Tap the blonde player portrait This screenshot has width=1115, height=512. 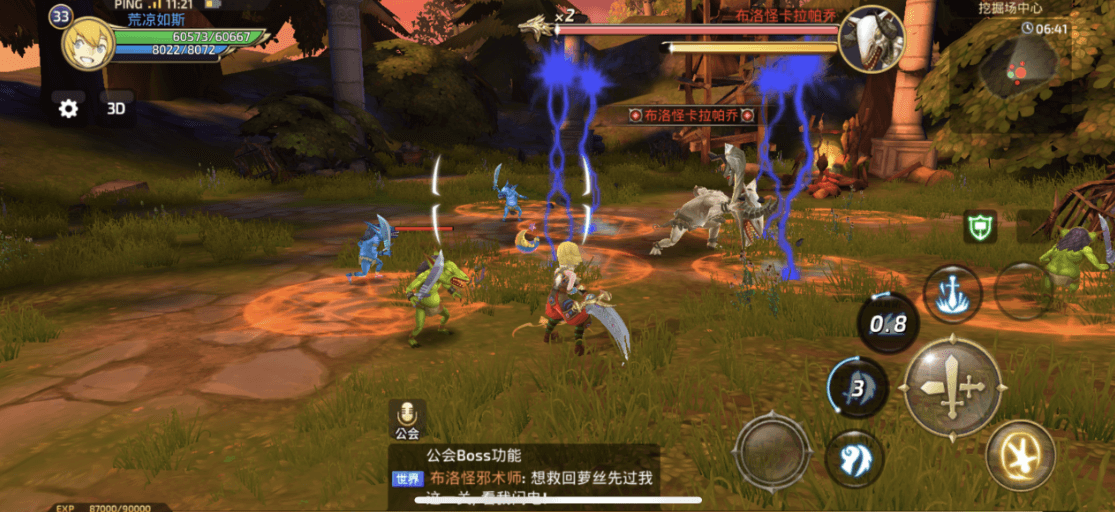[x=87, y=43]
